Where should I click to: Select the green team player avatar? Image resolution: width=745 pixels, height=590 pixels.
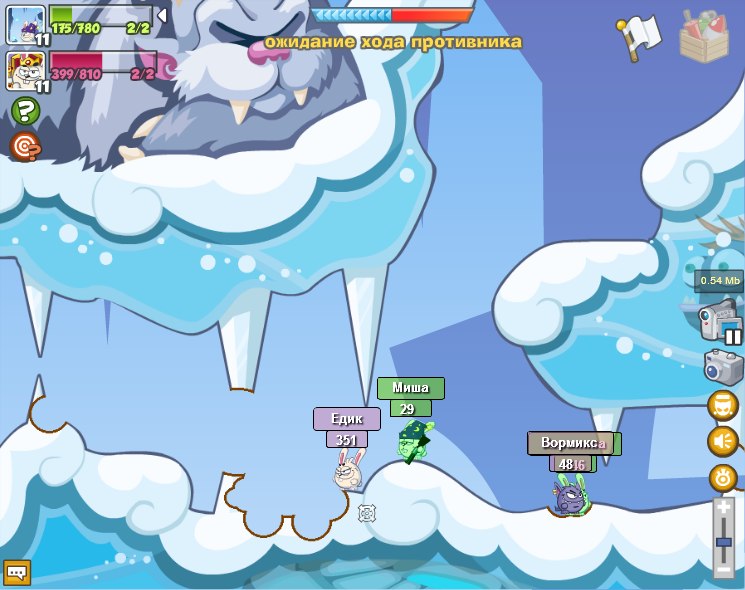[x=24, y=24]
